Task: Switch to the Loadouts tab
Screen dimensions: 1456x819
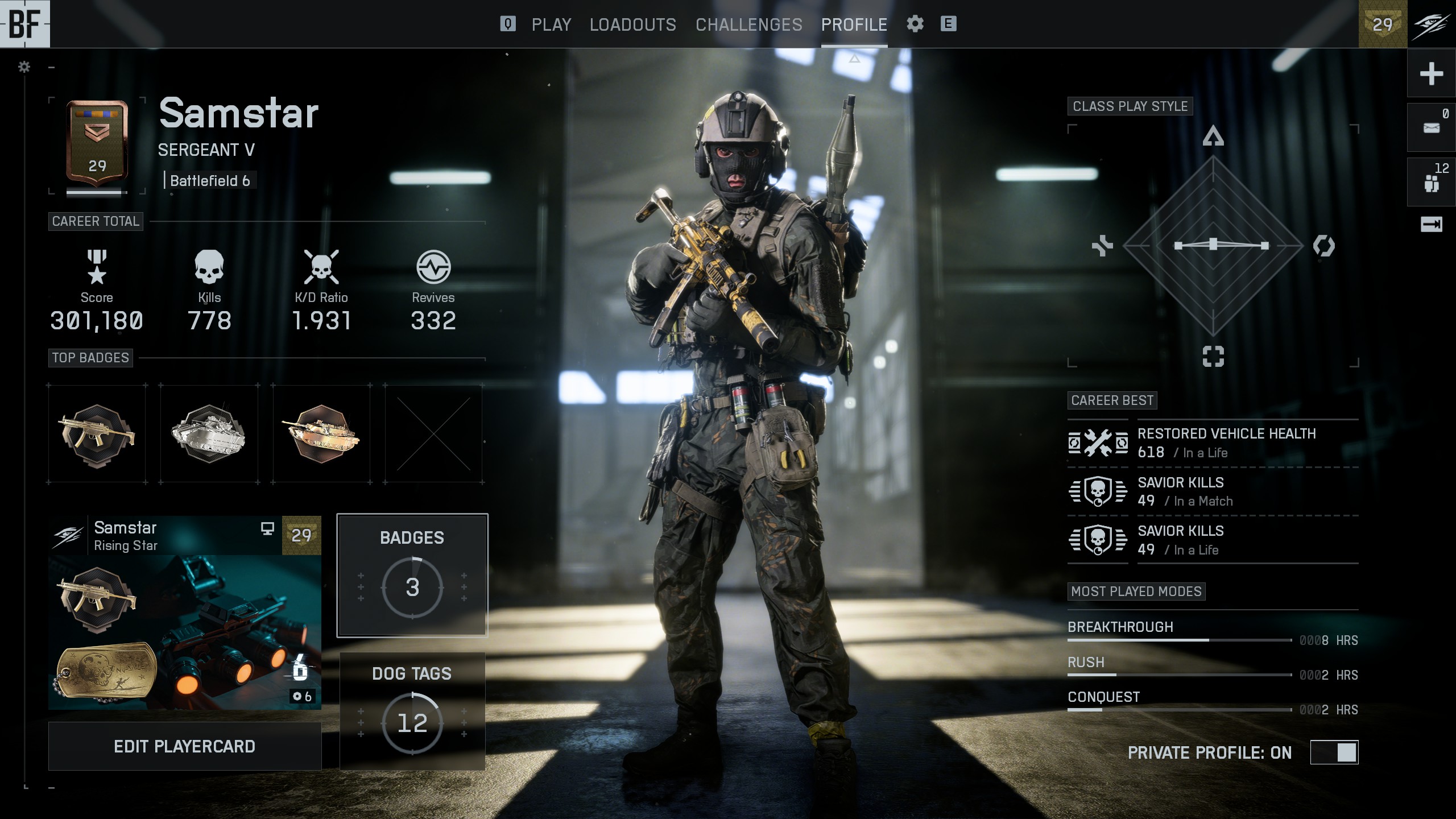Action: pos(632,24)
